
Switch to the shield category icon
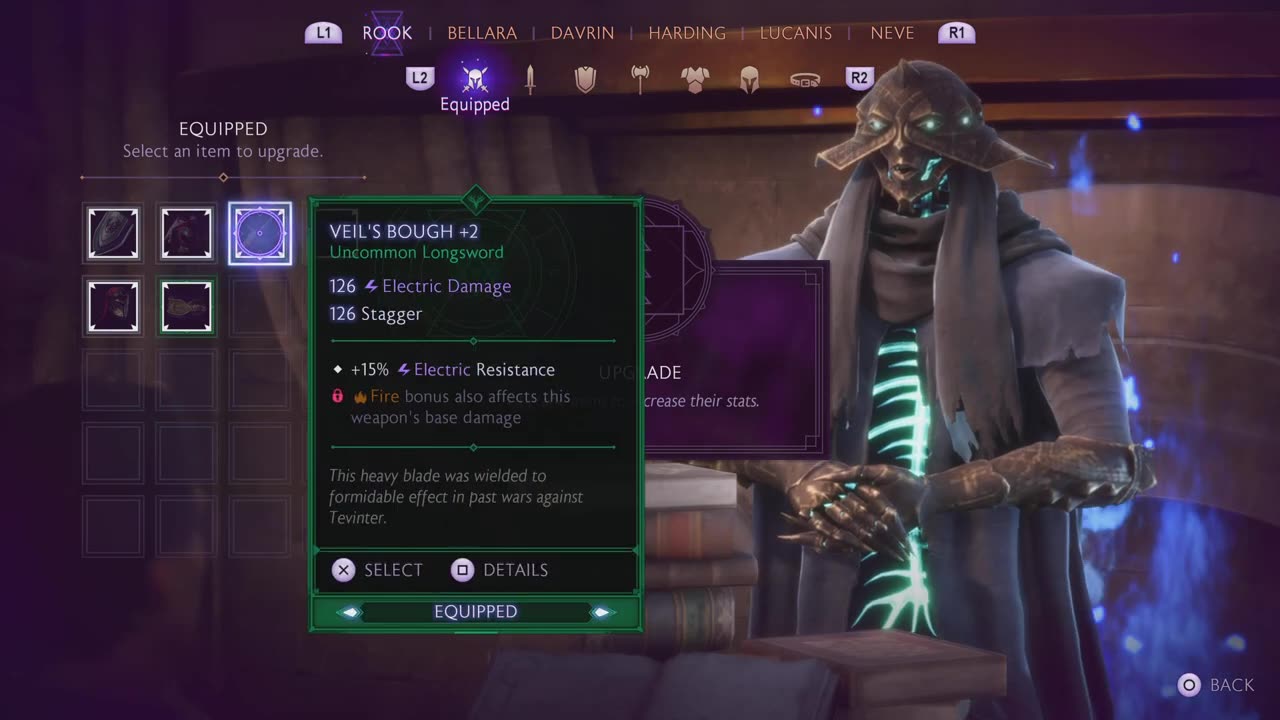(x=585, y=79)
